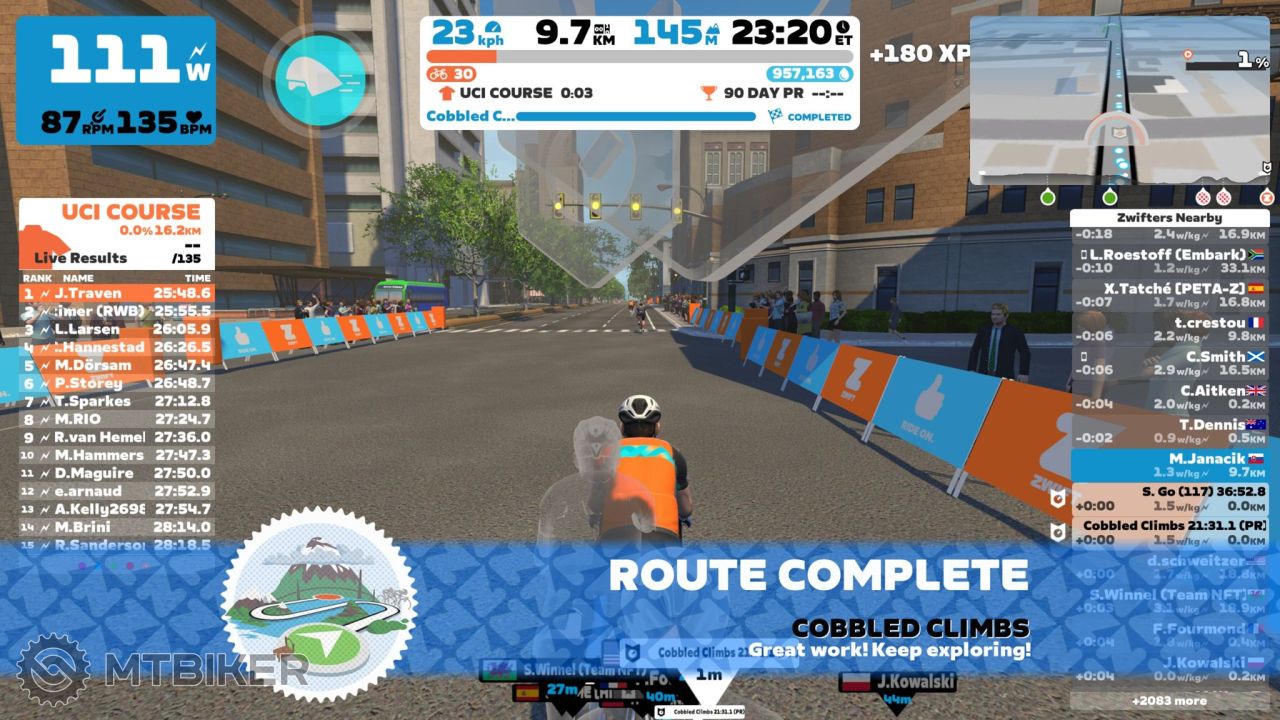Select T.Sparkes on the Live Results list
This screenshot has height=720, width=1280.
pyautogui.click(x=116, y=401)
